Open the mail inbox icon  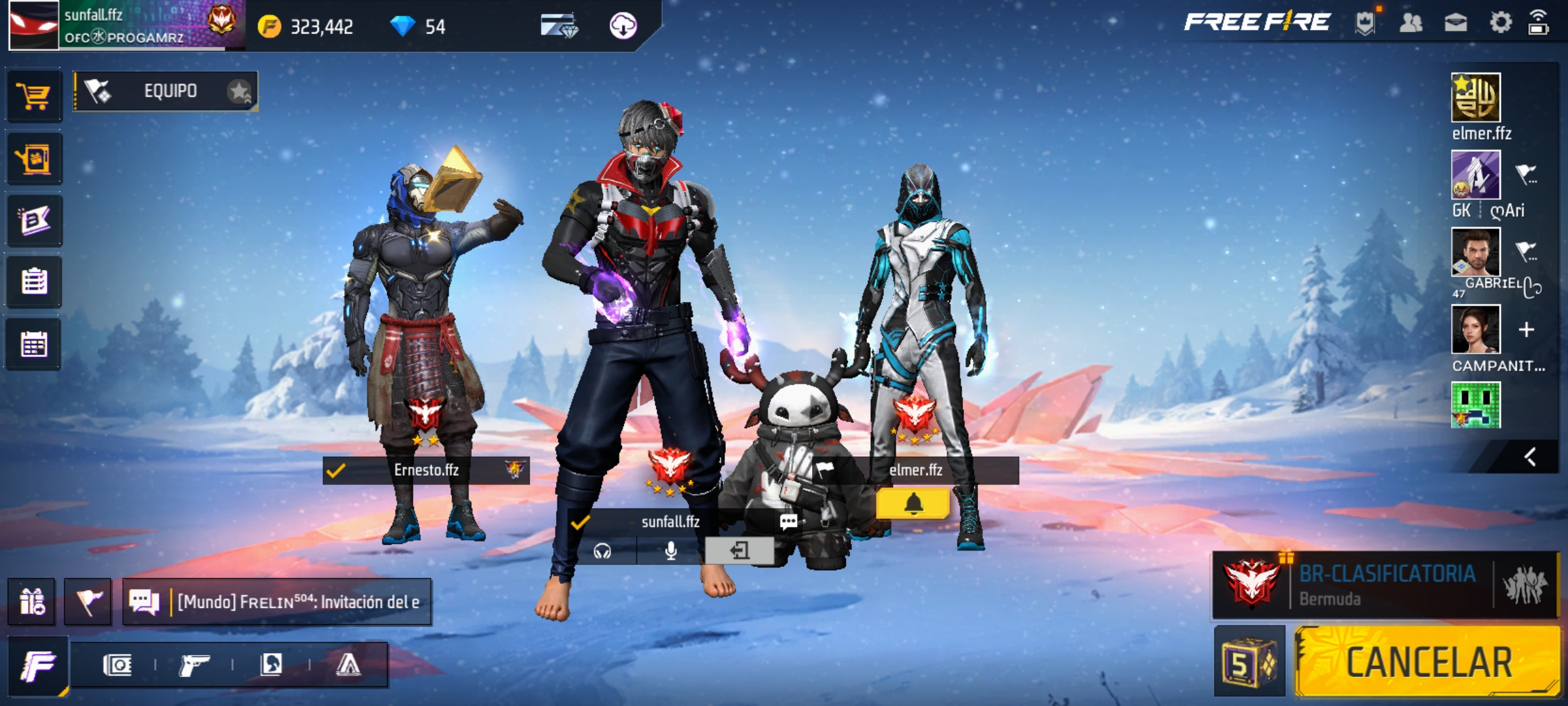1456,24
